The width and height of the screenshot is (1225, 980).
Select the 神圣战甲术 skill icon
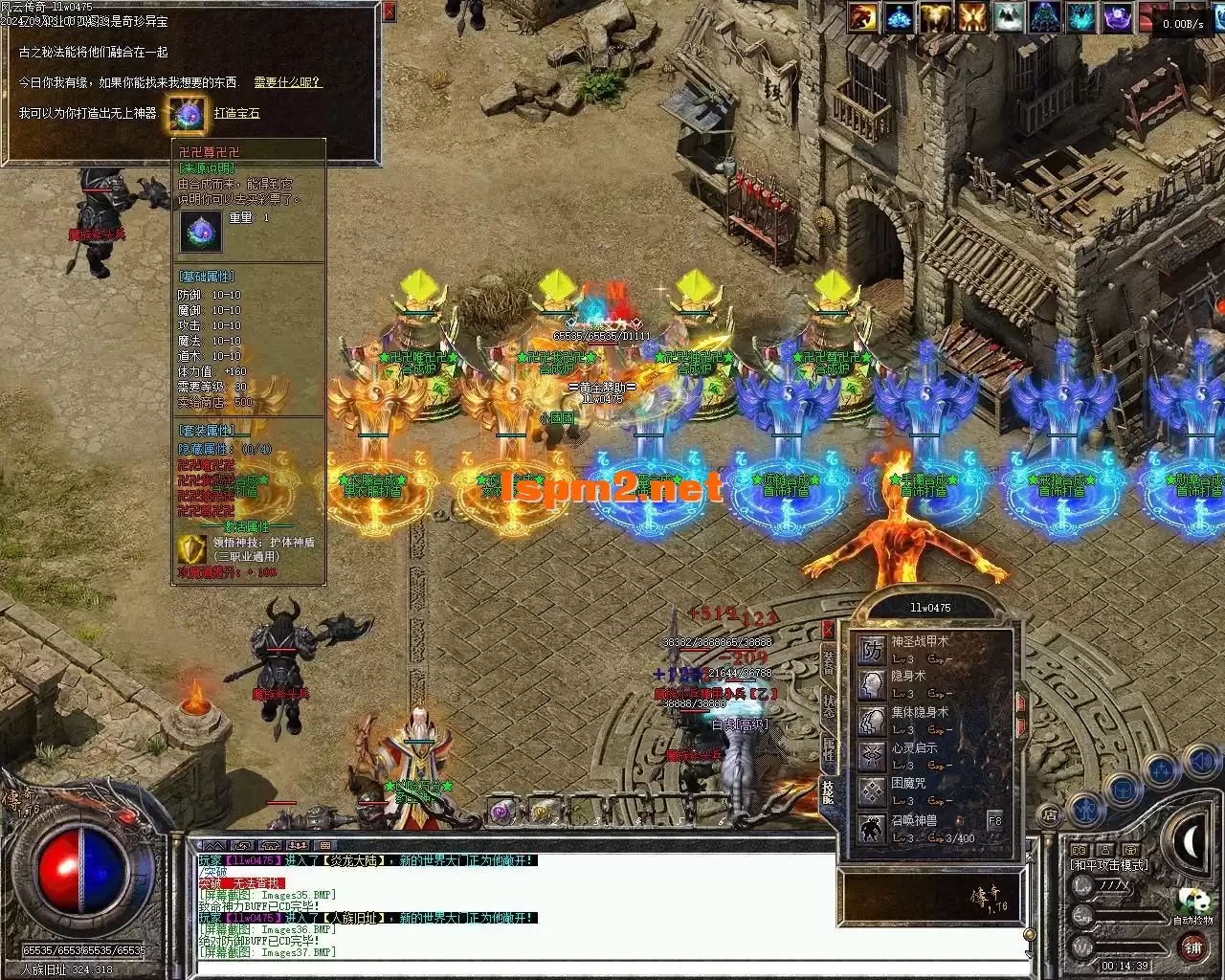pyautogui.click(x=872, y=652)
